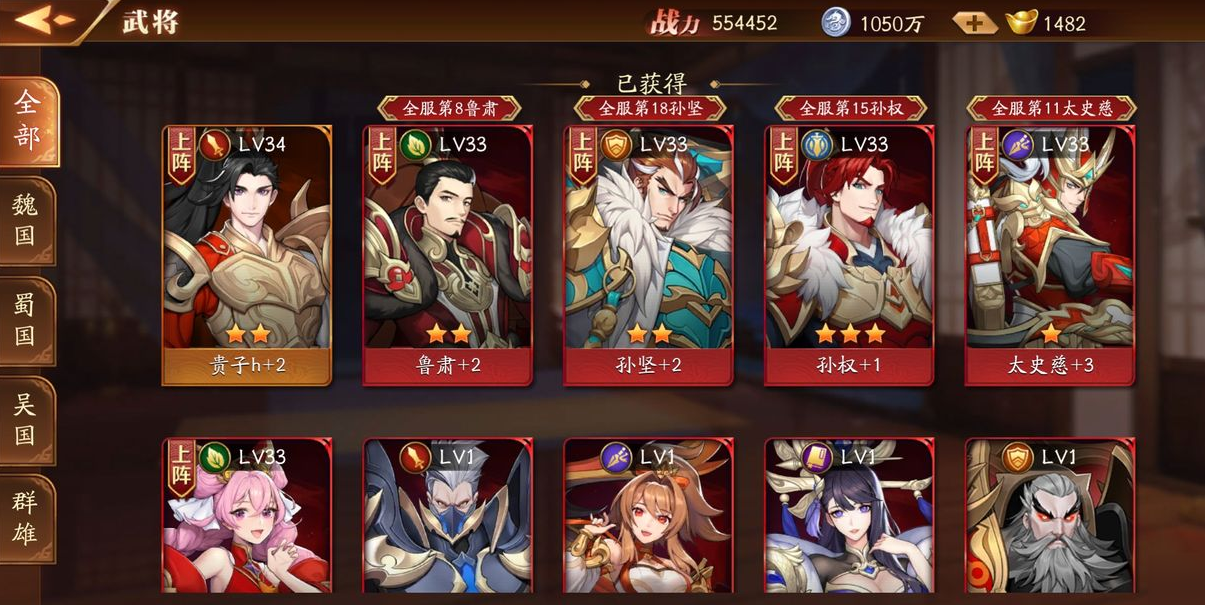This screenshot has height=605, width=1205.
Task: Choose the 孙坚+2 hero card
Action: pyautogui.click(x=648, y=255)
